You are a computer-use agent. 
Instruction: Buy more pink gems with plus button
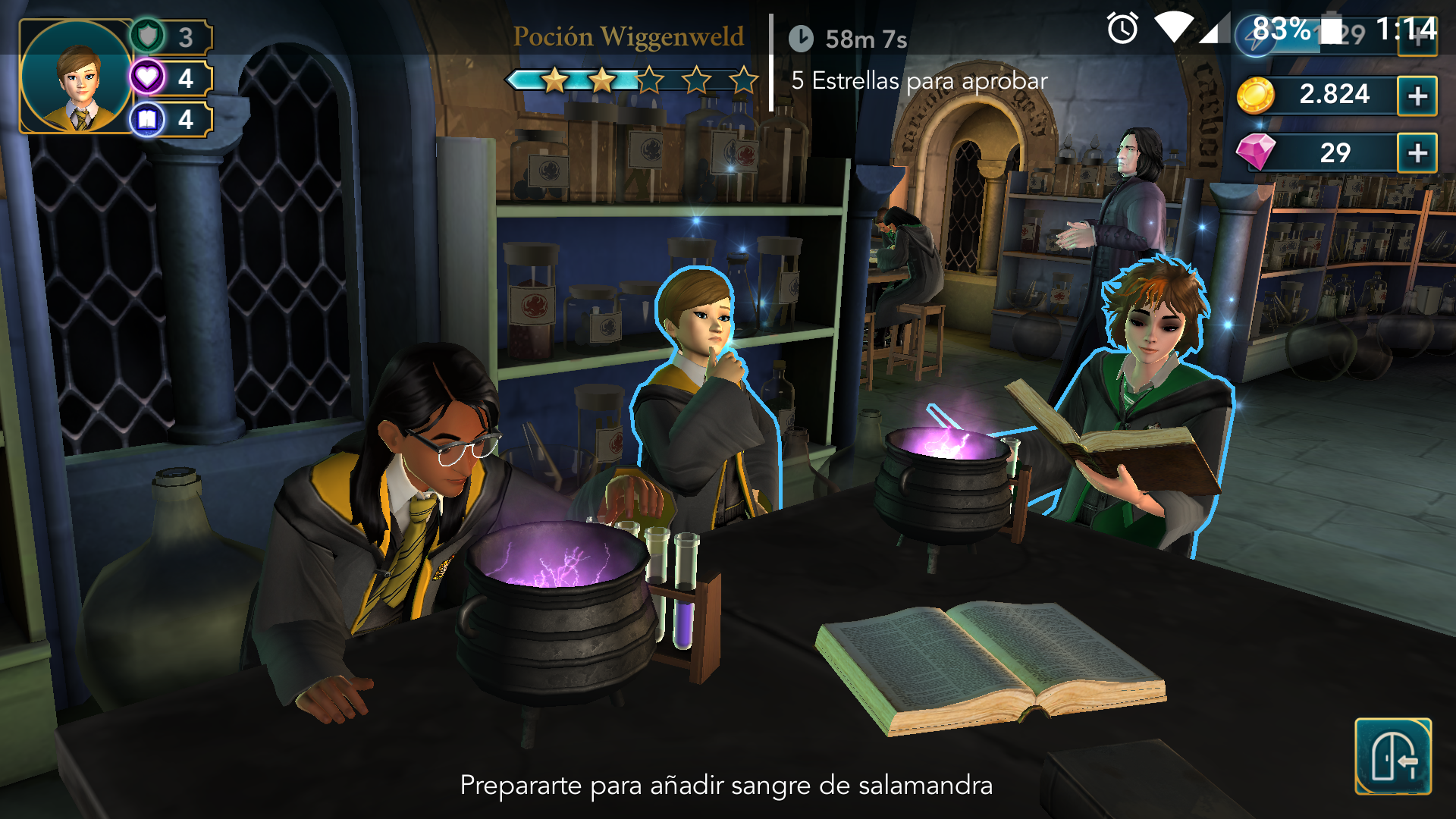[x=1417, y=153]
